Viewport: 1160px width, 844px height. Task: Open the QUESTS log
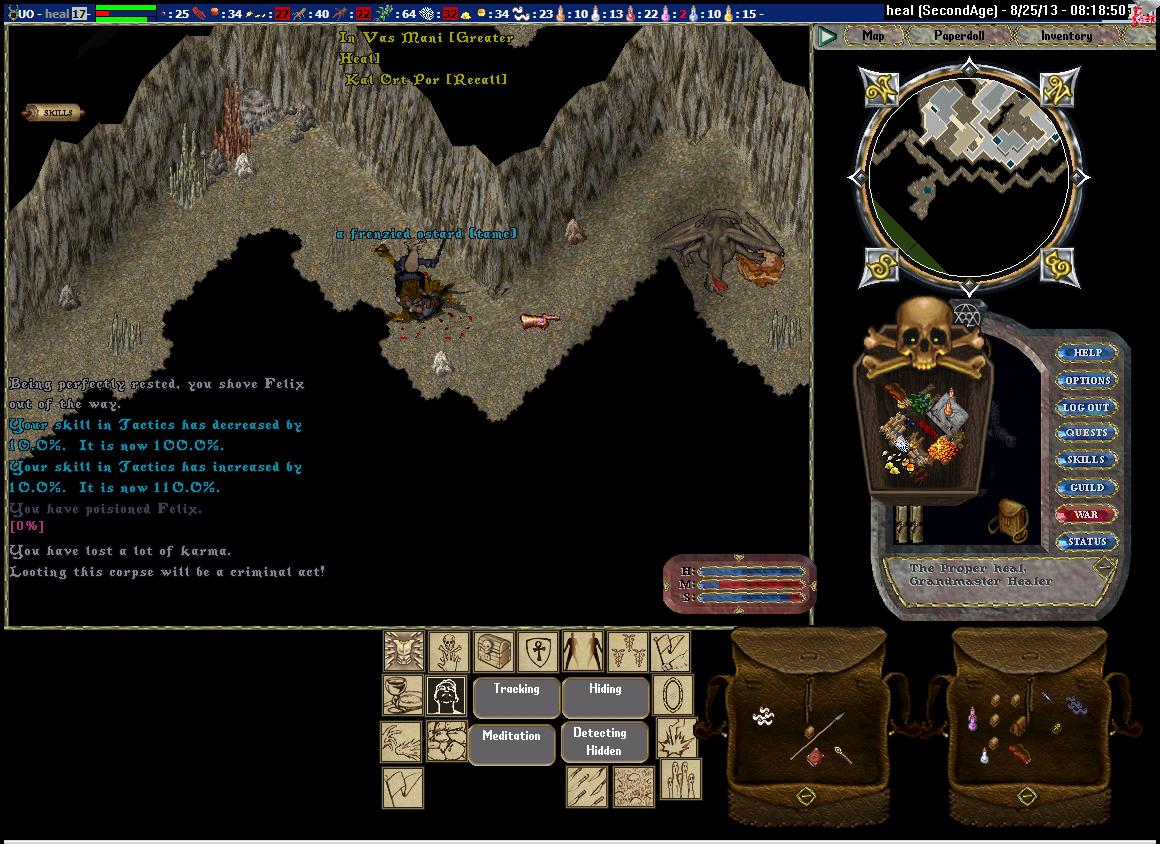coord(1087,433)
